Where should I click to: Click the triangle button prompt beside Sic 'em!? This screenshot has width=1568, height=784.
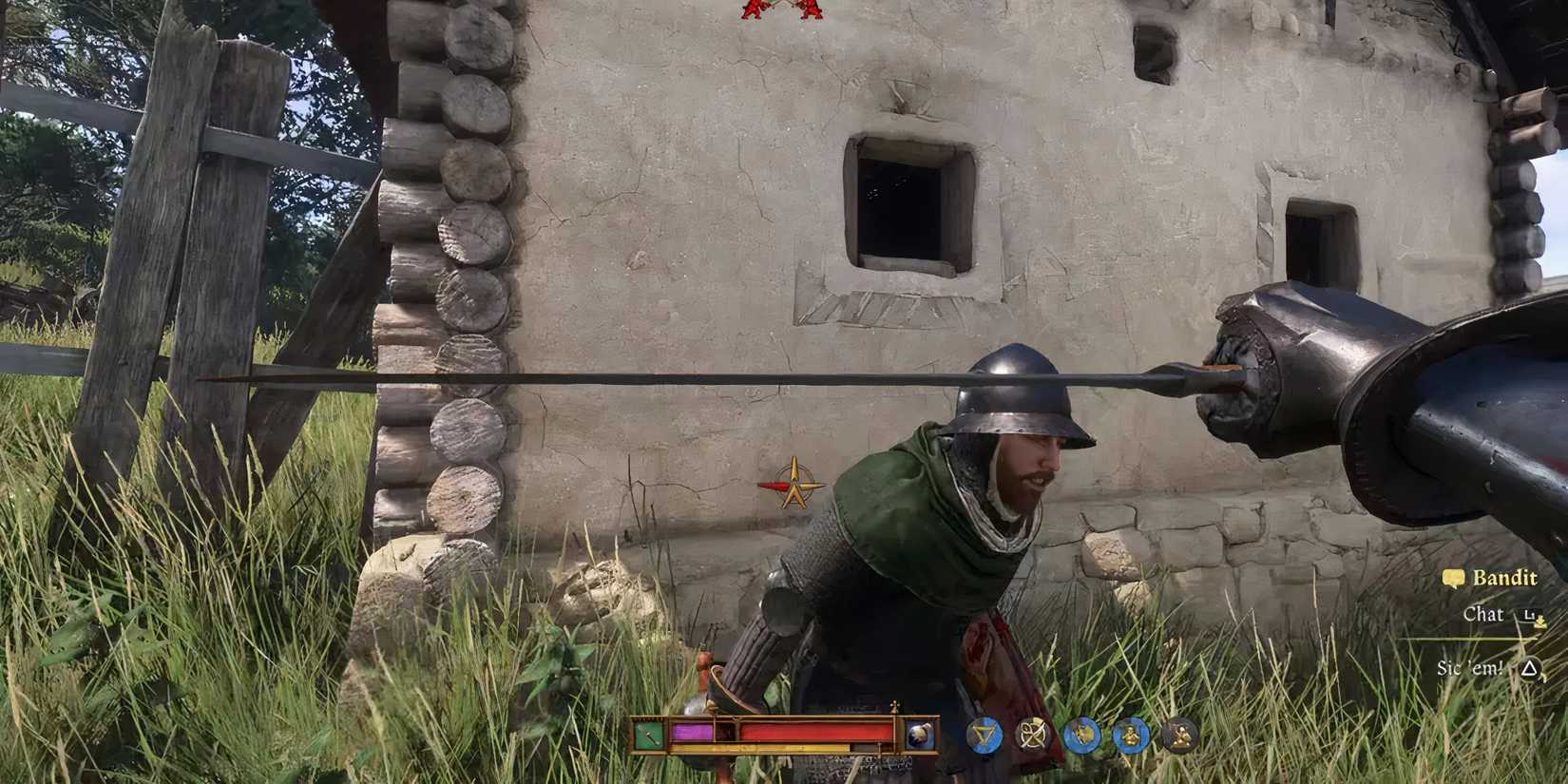point(1528,668)
